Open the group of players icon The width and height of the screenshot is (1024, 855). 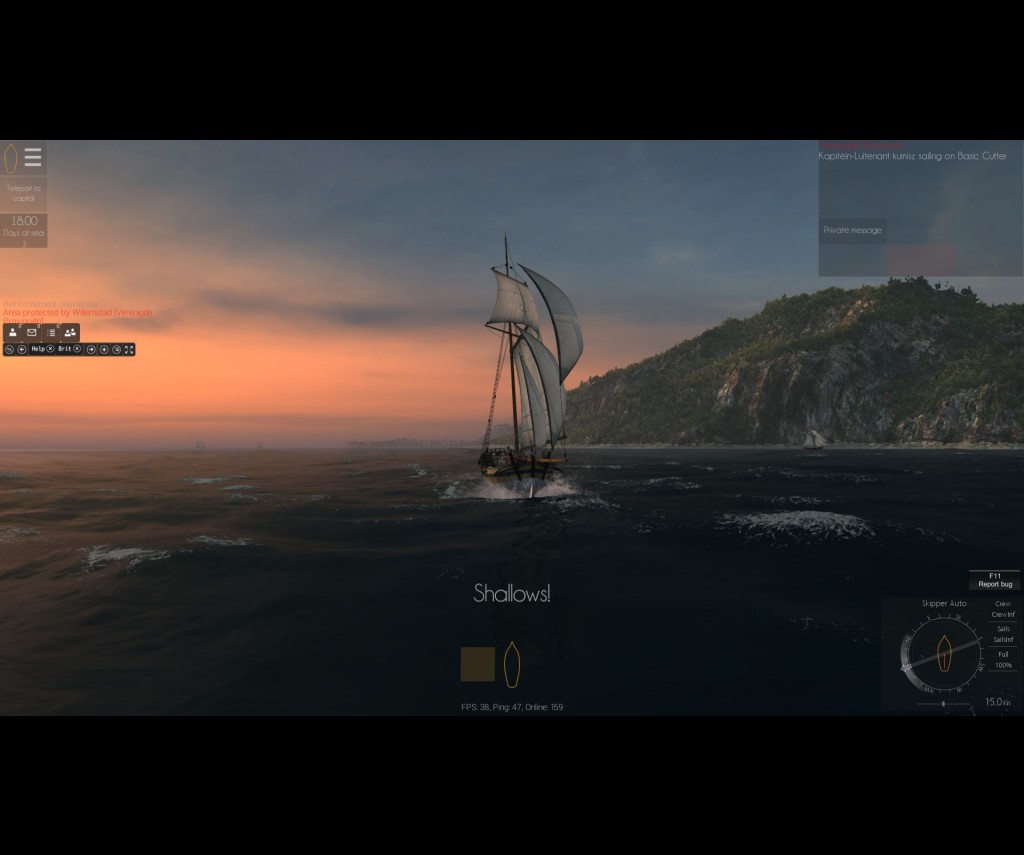70,332
